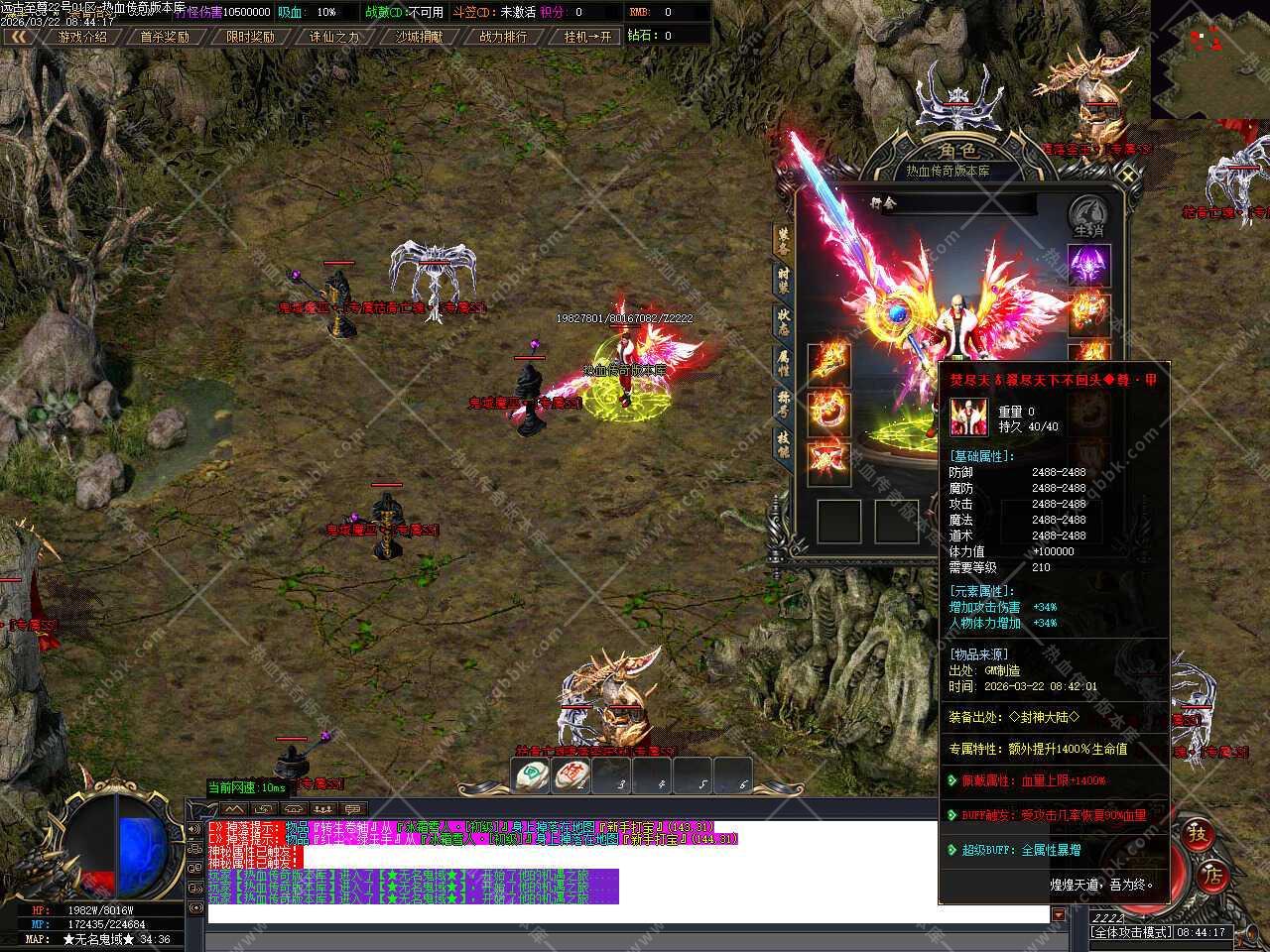This screenshot has width=1270, height=952.
Task: Select the purple winged equipment slot
Action: coord(1088,266)
